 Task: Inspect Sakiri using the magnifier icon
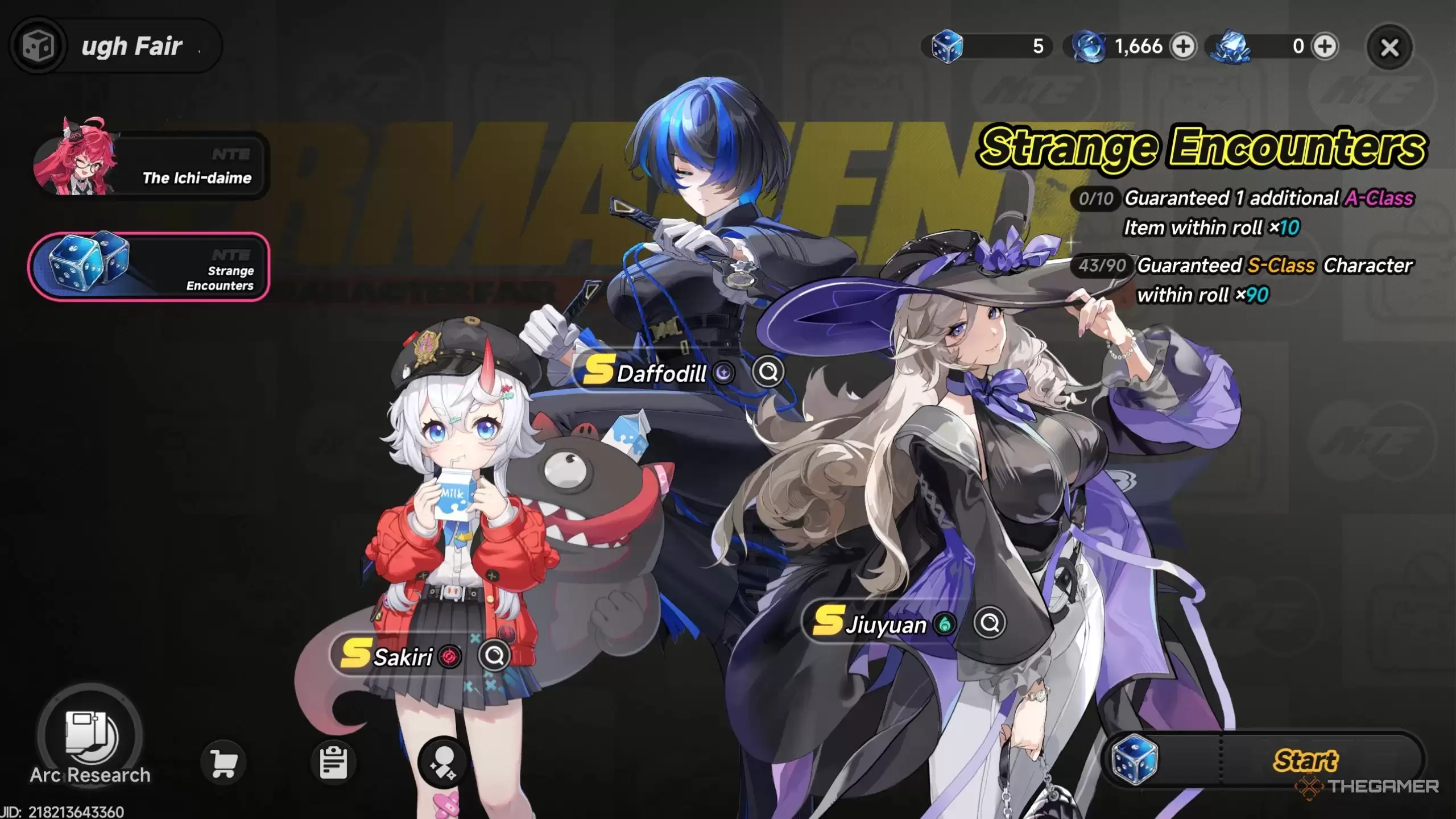(494, 656)
